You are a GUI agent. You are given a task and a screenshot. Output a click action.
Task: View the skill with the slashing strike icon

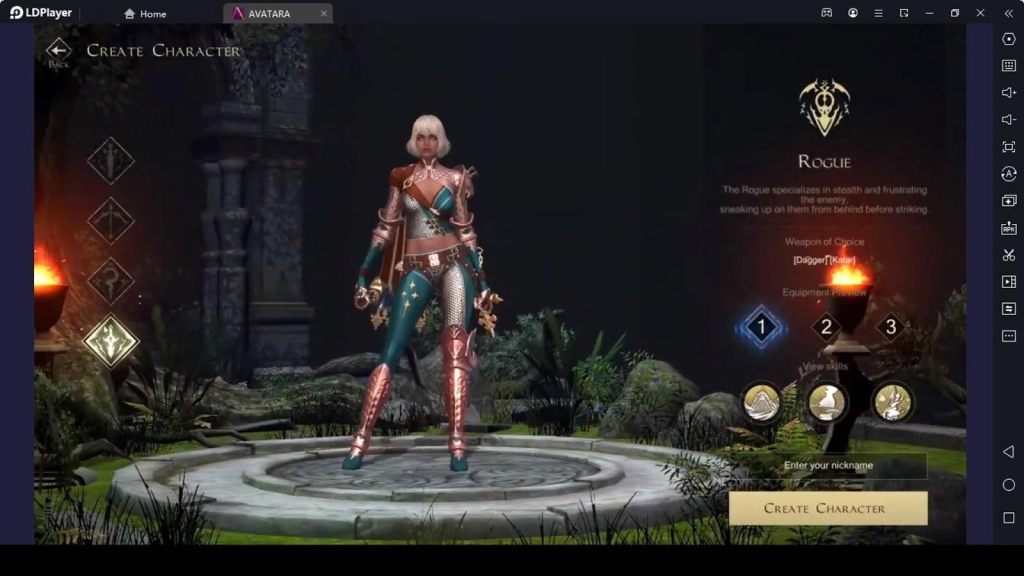click(892, 402)
